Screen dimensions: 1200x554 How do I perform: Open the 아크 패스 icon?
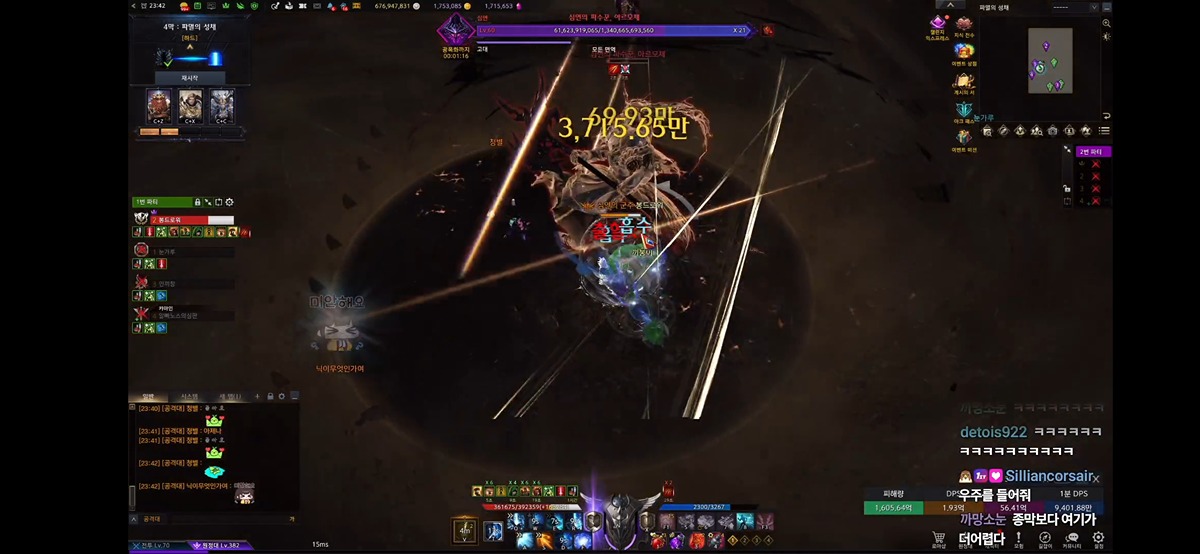964,110
